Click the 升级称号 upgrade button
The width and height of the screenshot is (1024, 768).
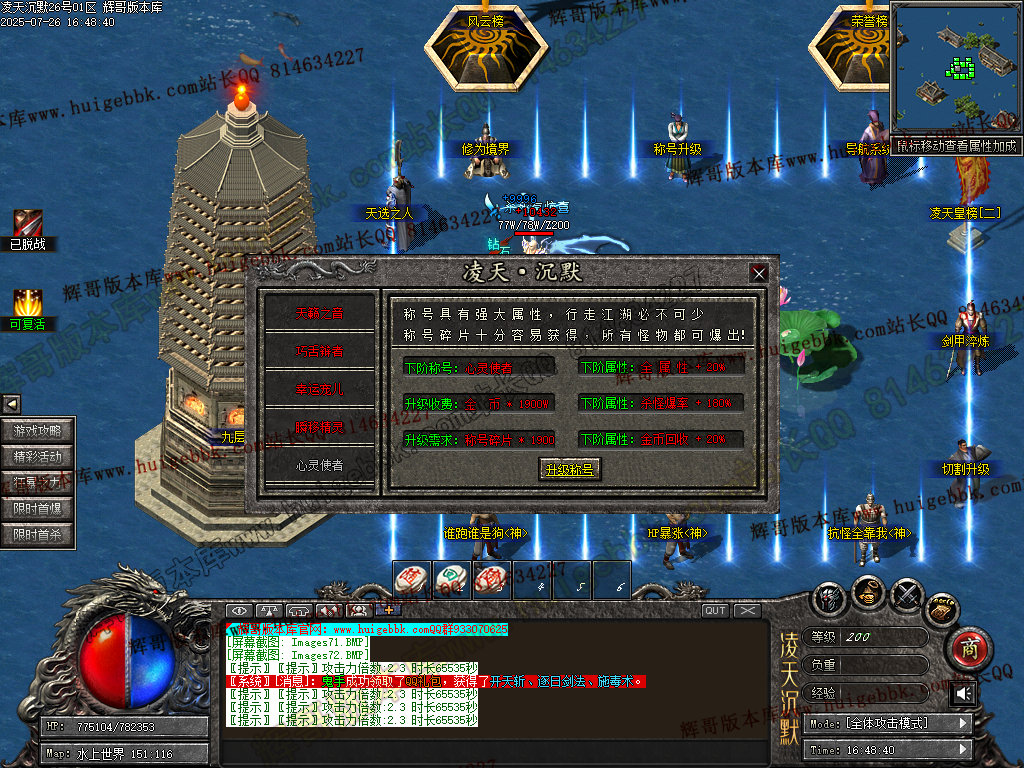coord(568,469)
